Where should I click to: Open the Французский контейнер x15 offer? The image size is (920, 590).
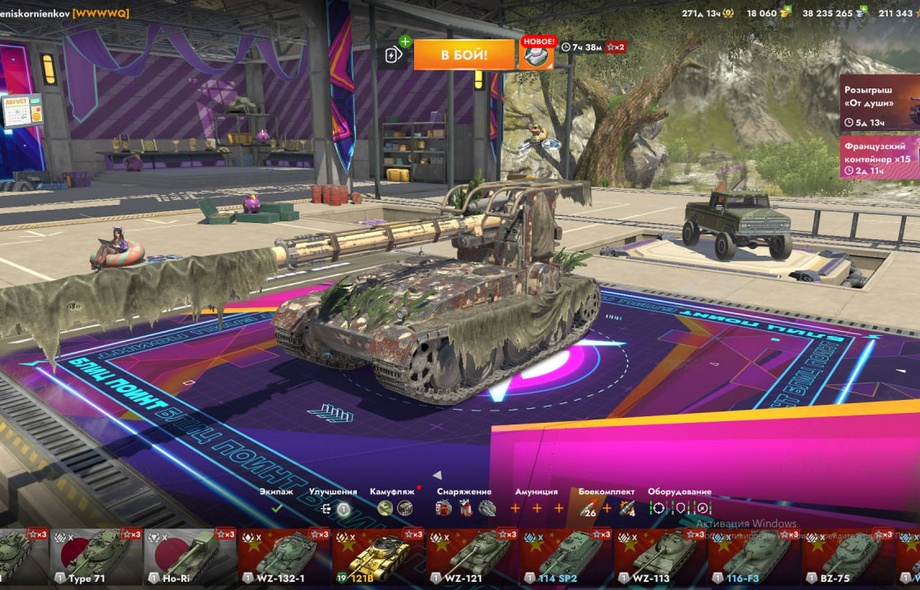click(x=879, y=157)
